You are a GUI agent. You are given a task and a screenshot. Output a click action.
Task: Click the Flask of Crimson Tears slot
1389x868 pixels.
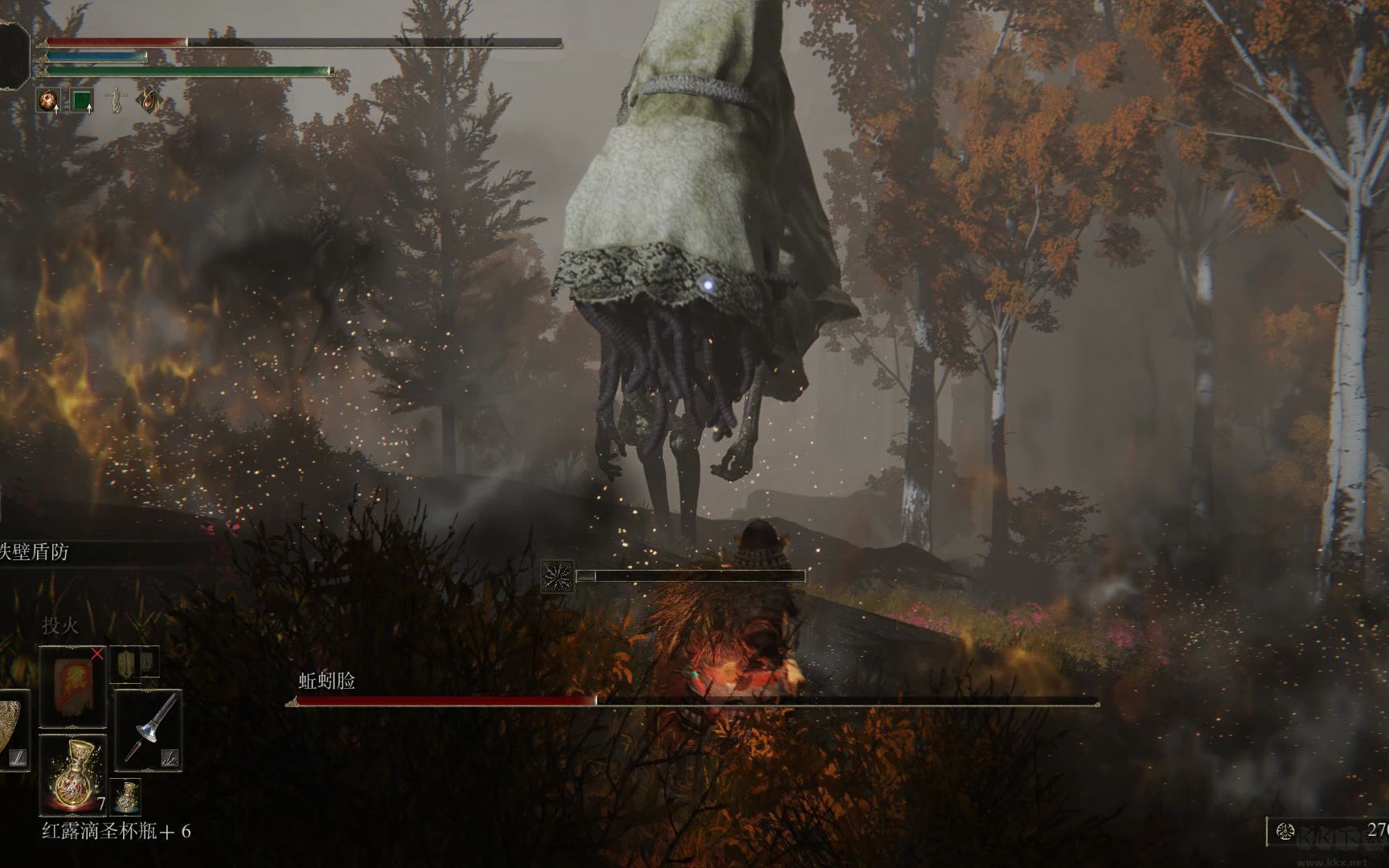point(72,772)
